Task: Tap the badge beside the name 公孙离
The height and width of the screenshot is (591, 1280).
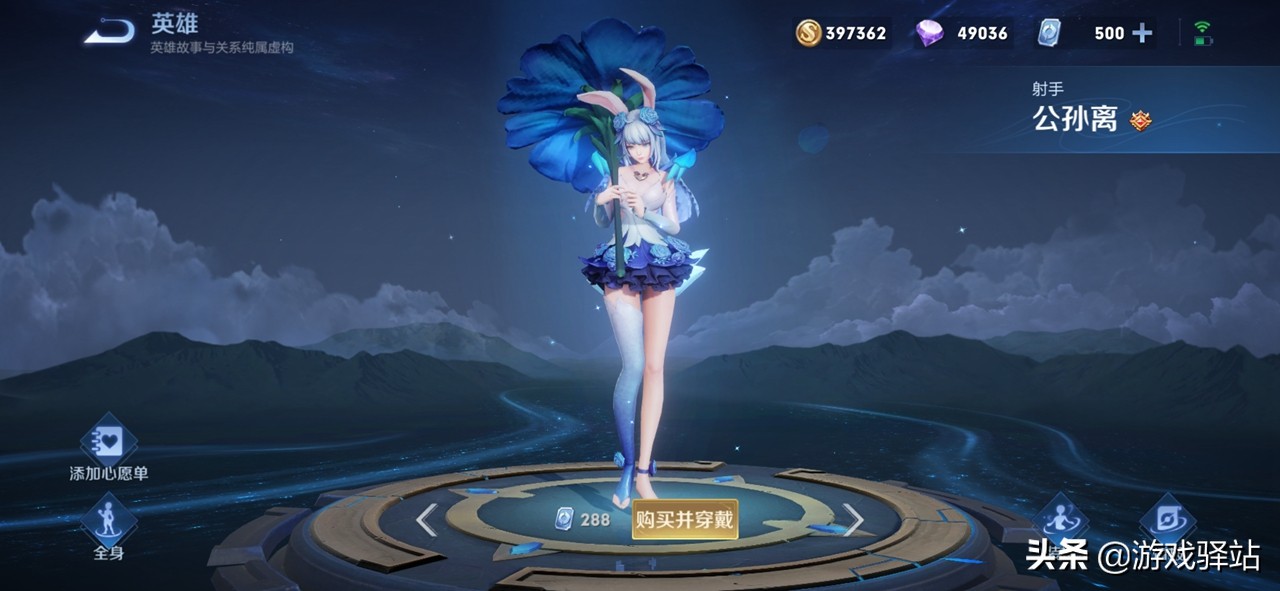Action: pyautogui.click(x=1140, y=121)
